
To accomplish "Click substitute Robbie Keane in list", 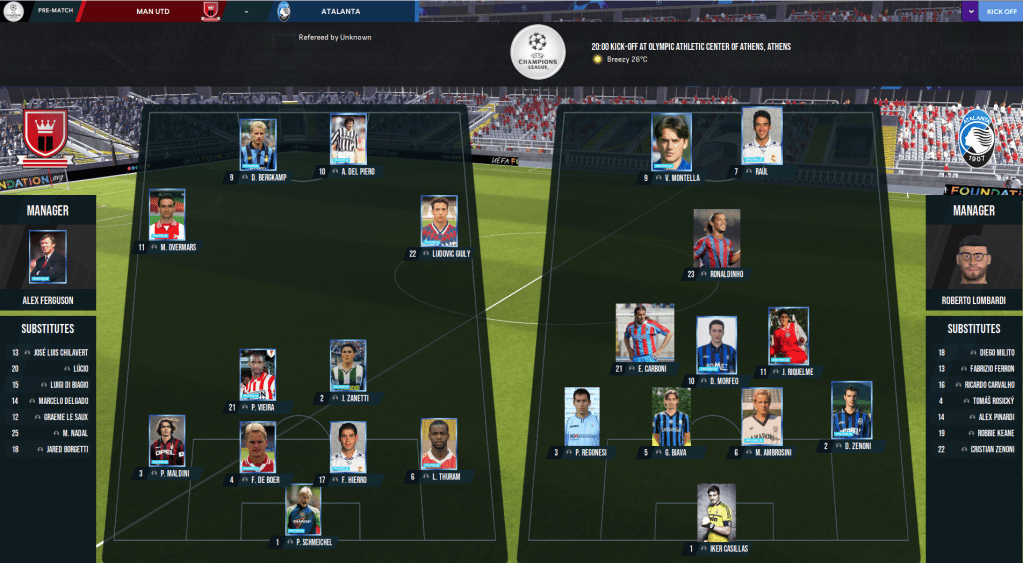I will tap(990, 433).
